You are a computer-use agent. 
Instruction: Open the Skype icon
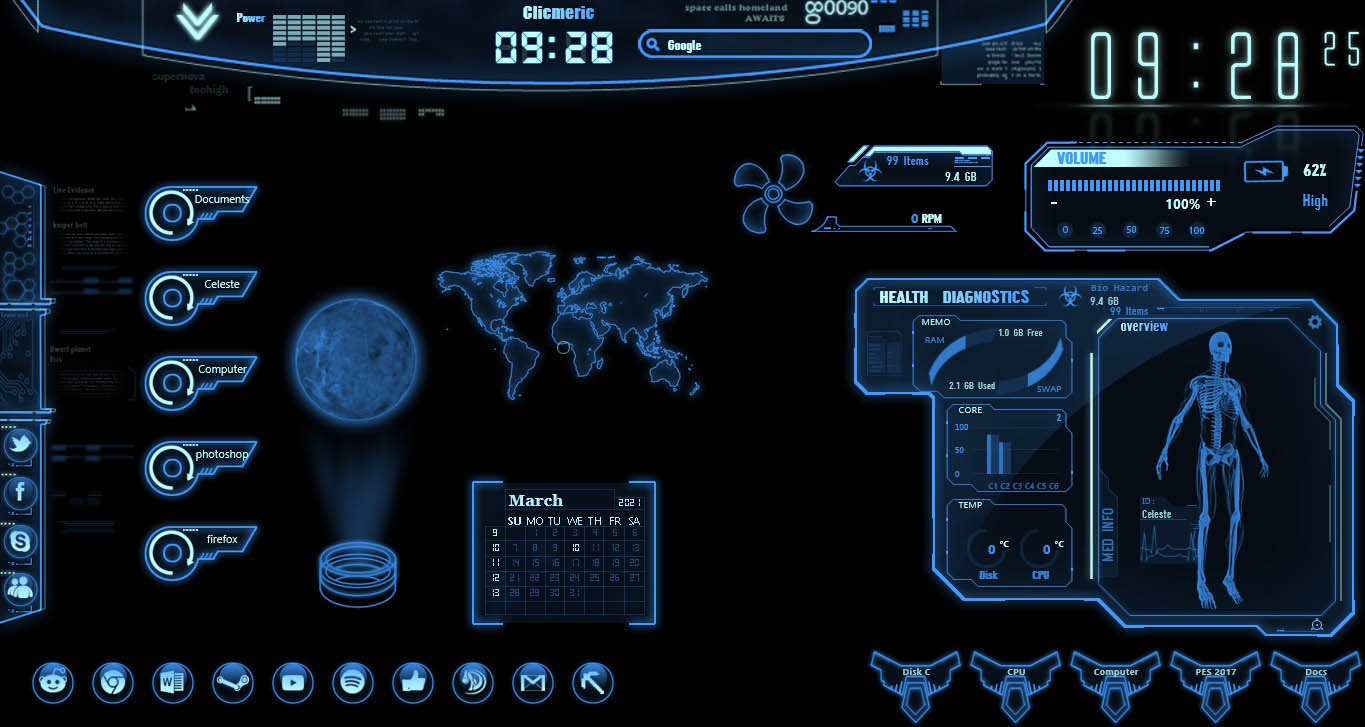coord(20,541)
